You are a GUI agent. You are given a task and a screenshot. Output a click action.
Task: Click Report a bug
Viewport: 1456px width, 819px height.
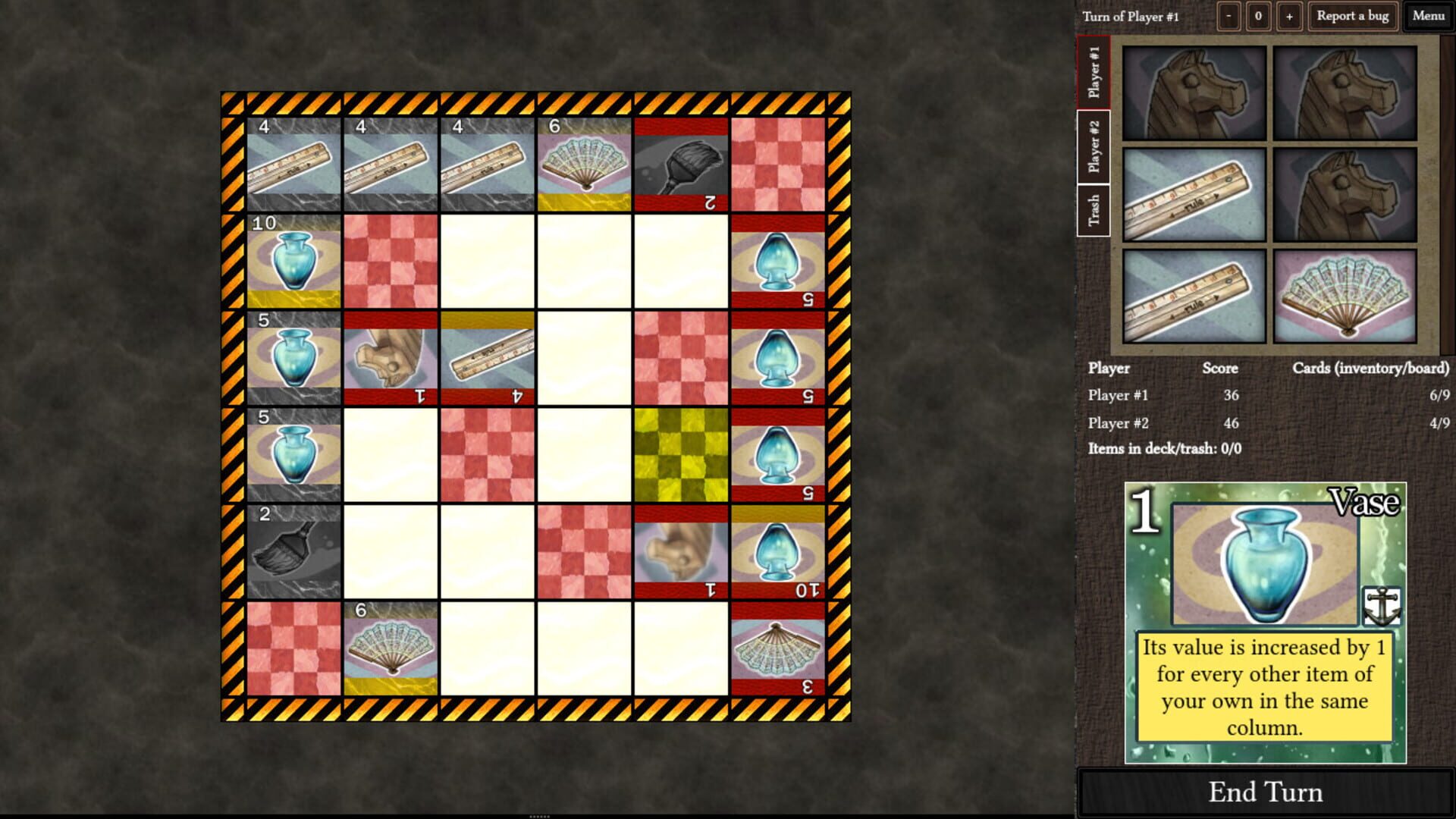[1352, 15]
